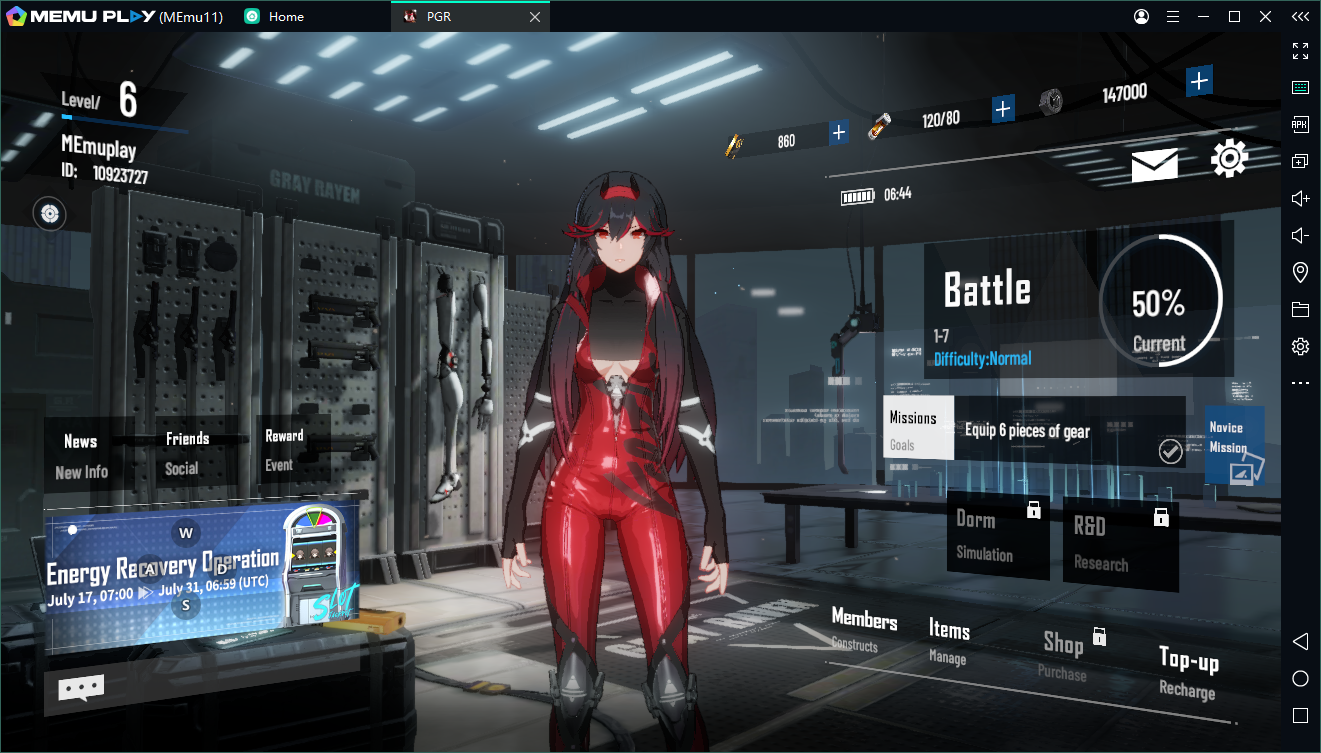Close the PGR emulator tab
Image resolution: width=1321 pixels, height=753 pixels.
click(x=534, y=17)
